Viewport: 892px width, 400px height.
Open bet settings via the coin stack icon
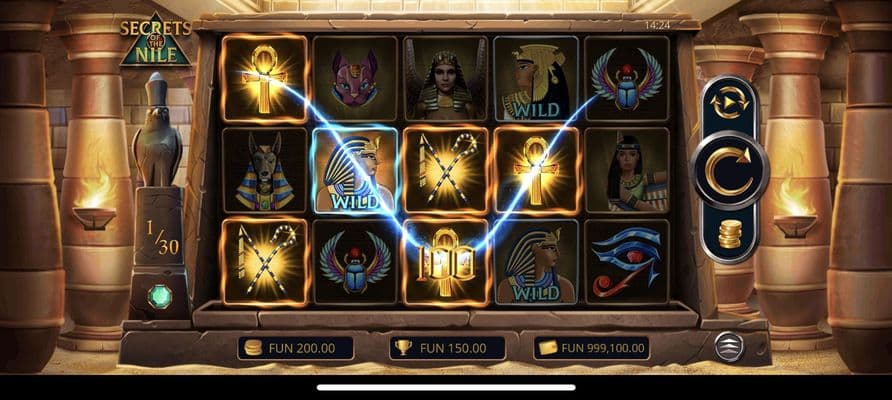pyautogui.click(x=730, y=234)
